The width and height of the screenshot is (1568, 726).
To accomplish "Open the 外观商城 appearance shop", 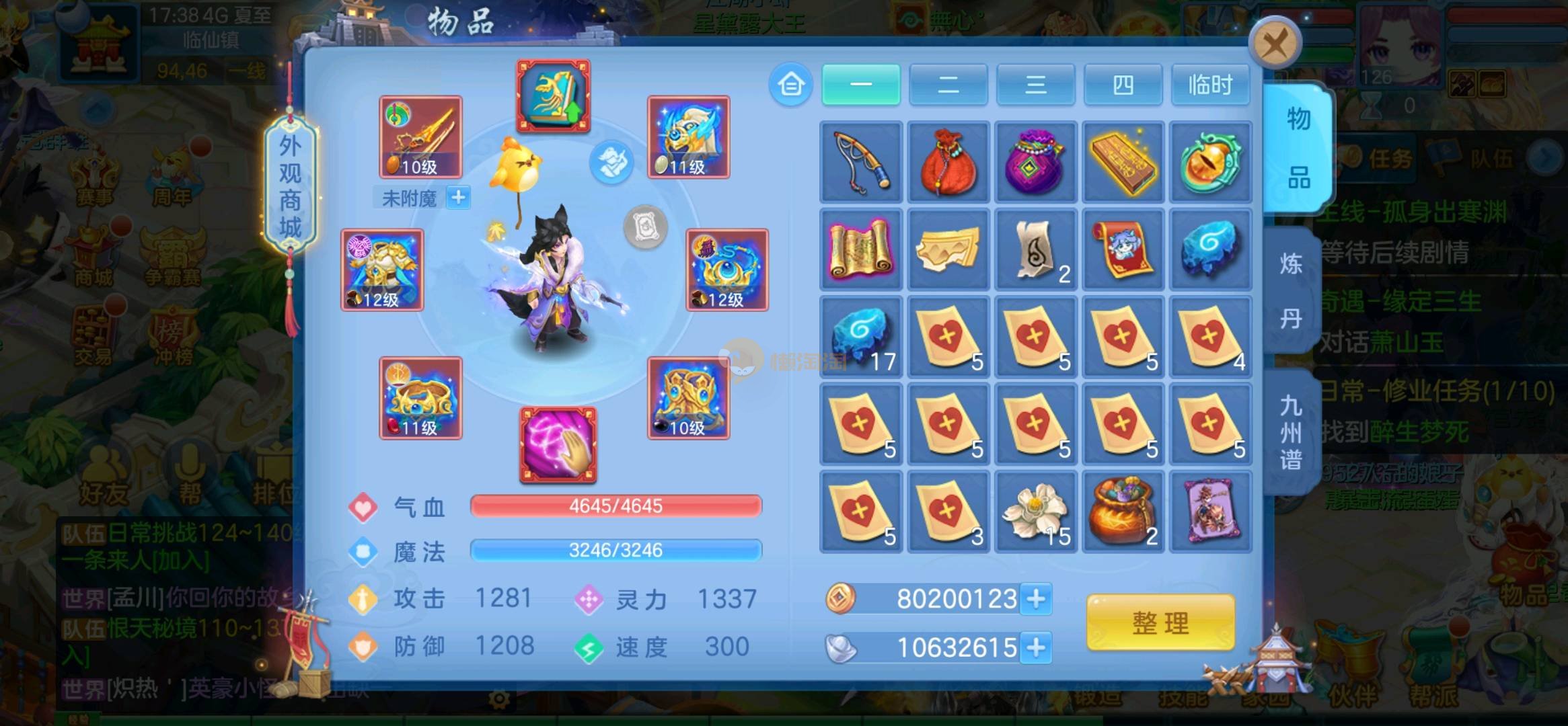I will pyautogui.click(x=290, y=187).
